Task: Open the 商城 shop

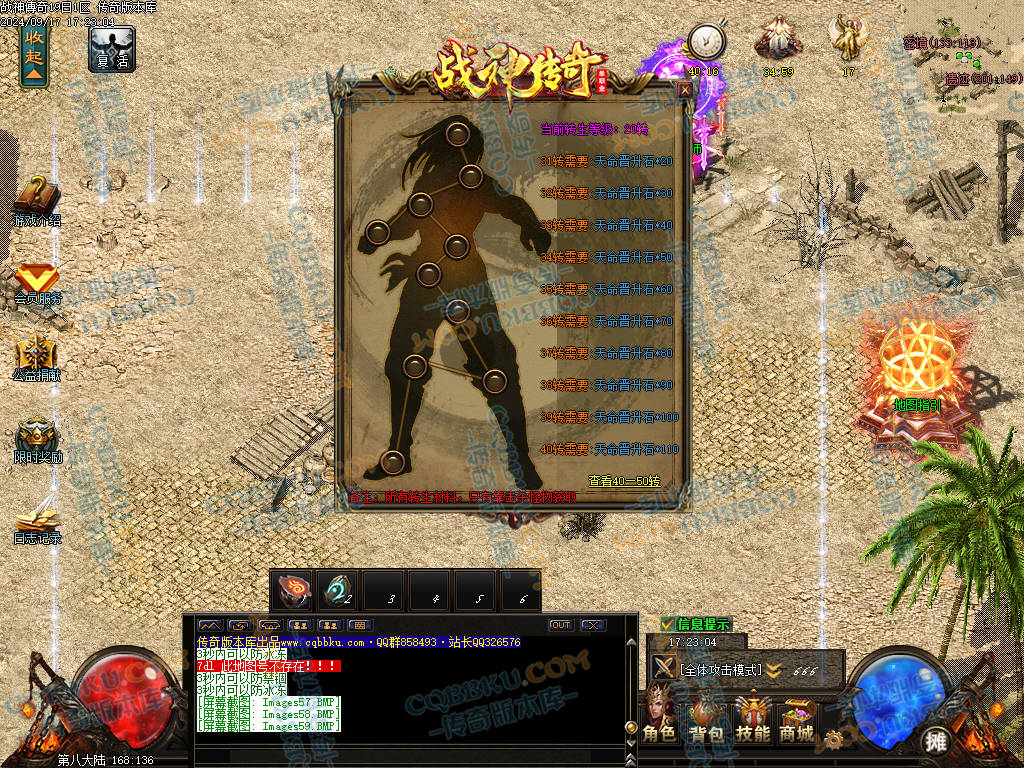Action: pyautogui.click(x=797, y=720)
